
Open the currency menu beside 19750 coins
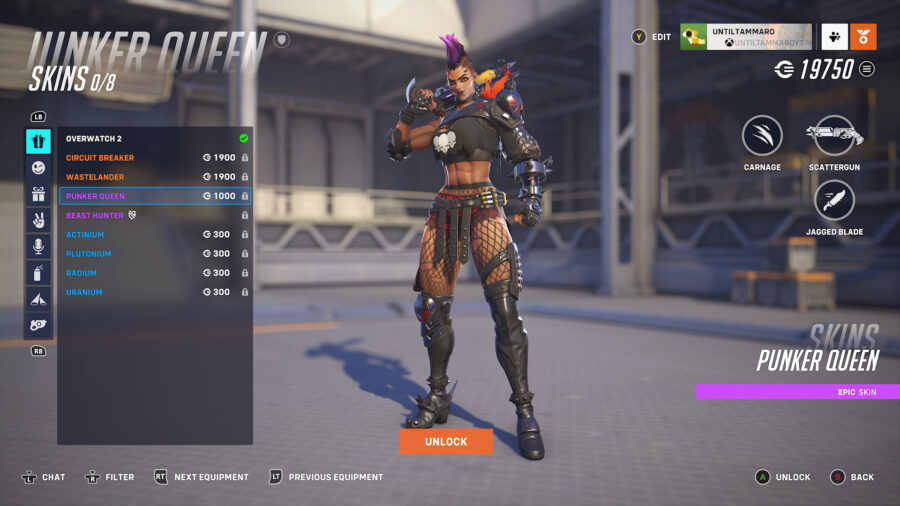[x=867, y=69]
